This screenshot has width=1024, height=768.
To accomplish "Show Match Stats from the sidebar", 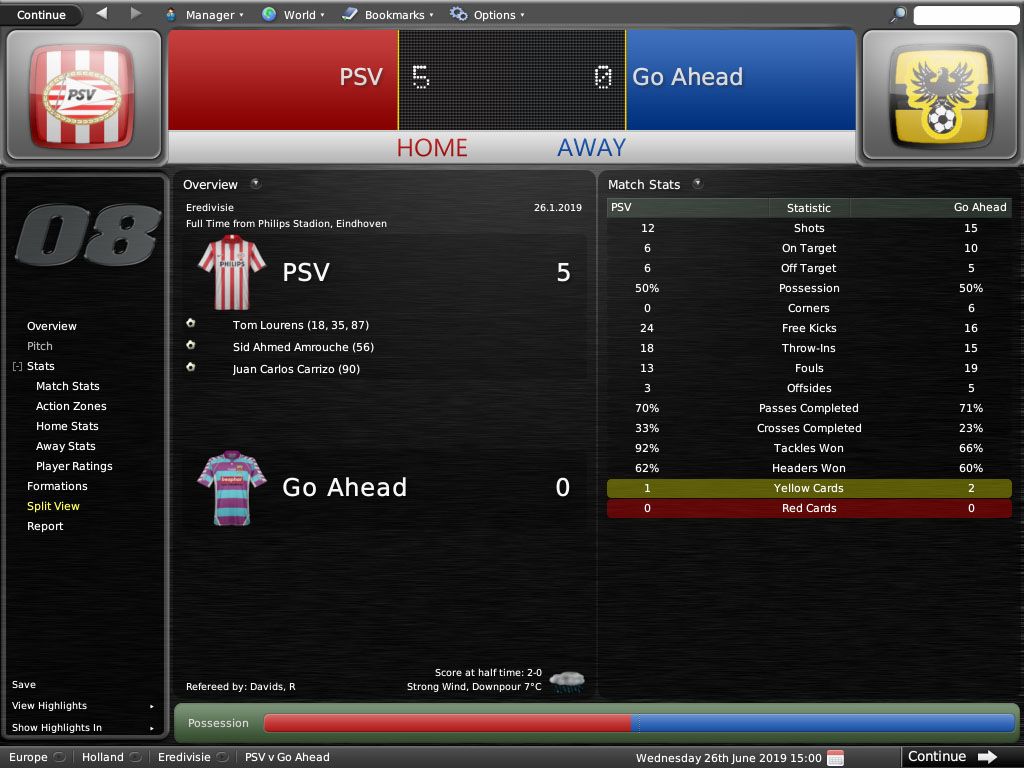I will (x=68, y=386).
